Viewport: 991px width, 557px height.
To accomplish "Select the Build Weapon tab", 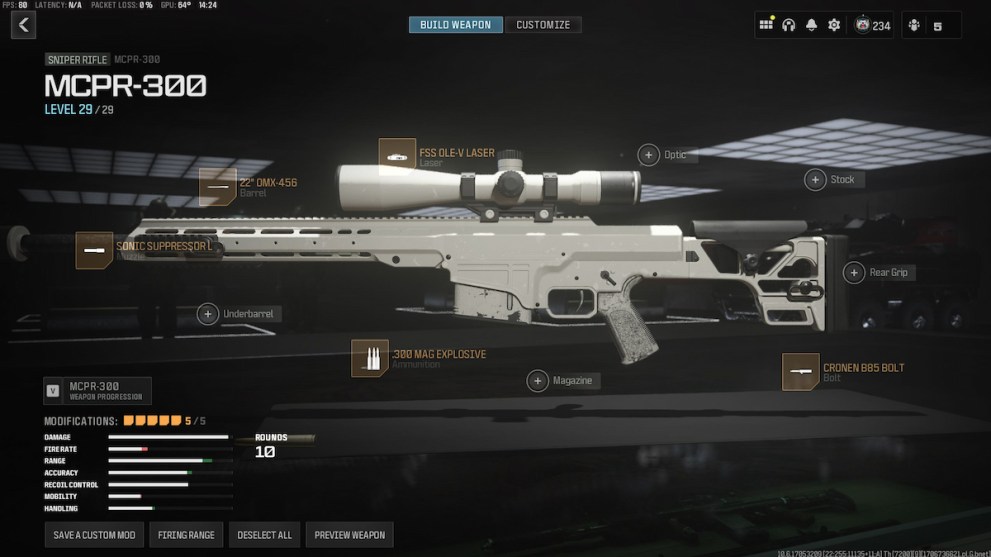I will tap(456, 25).
